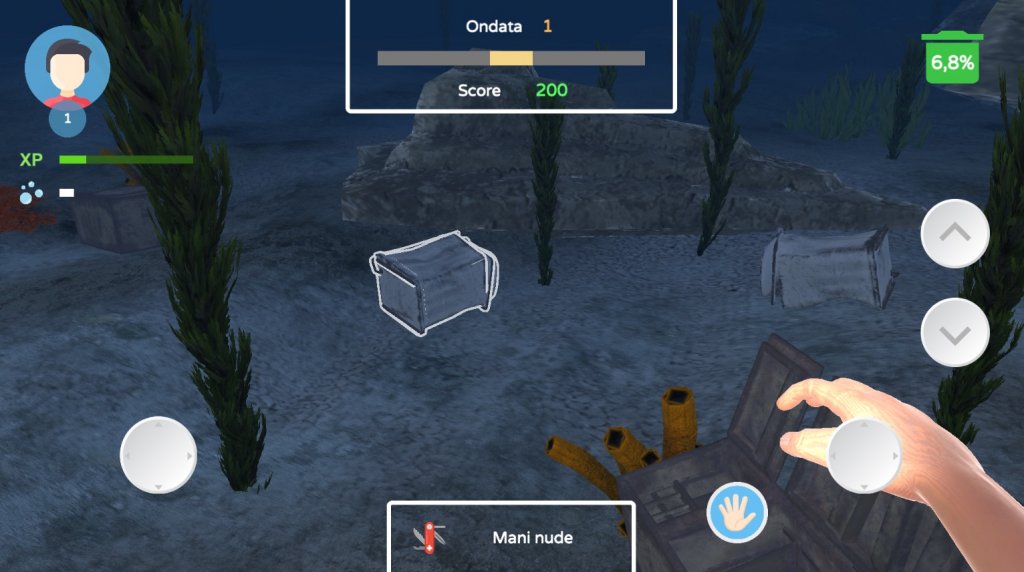Open the player profile avatar

(67, 68)
